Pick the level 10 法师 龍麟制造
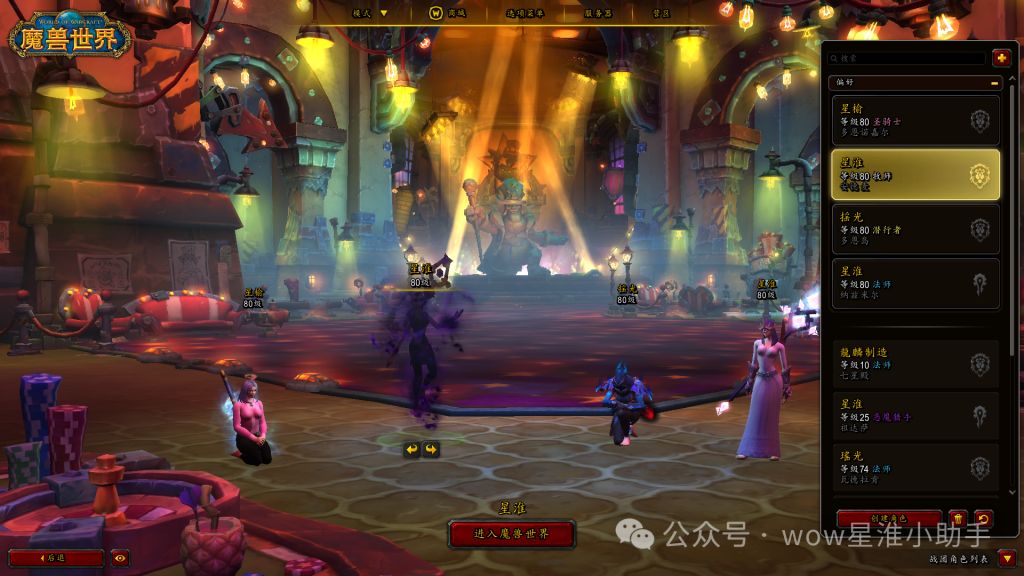Image resolution: width=1024 pixels, height=576 pixels. [x=915, y=365]
